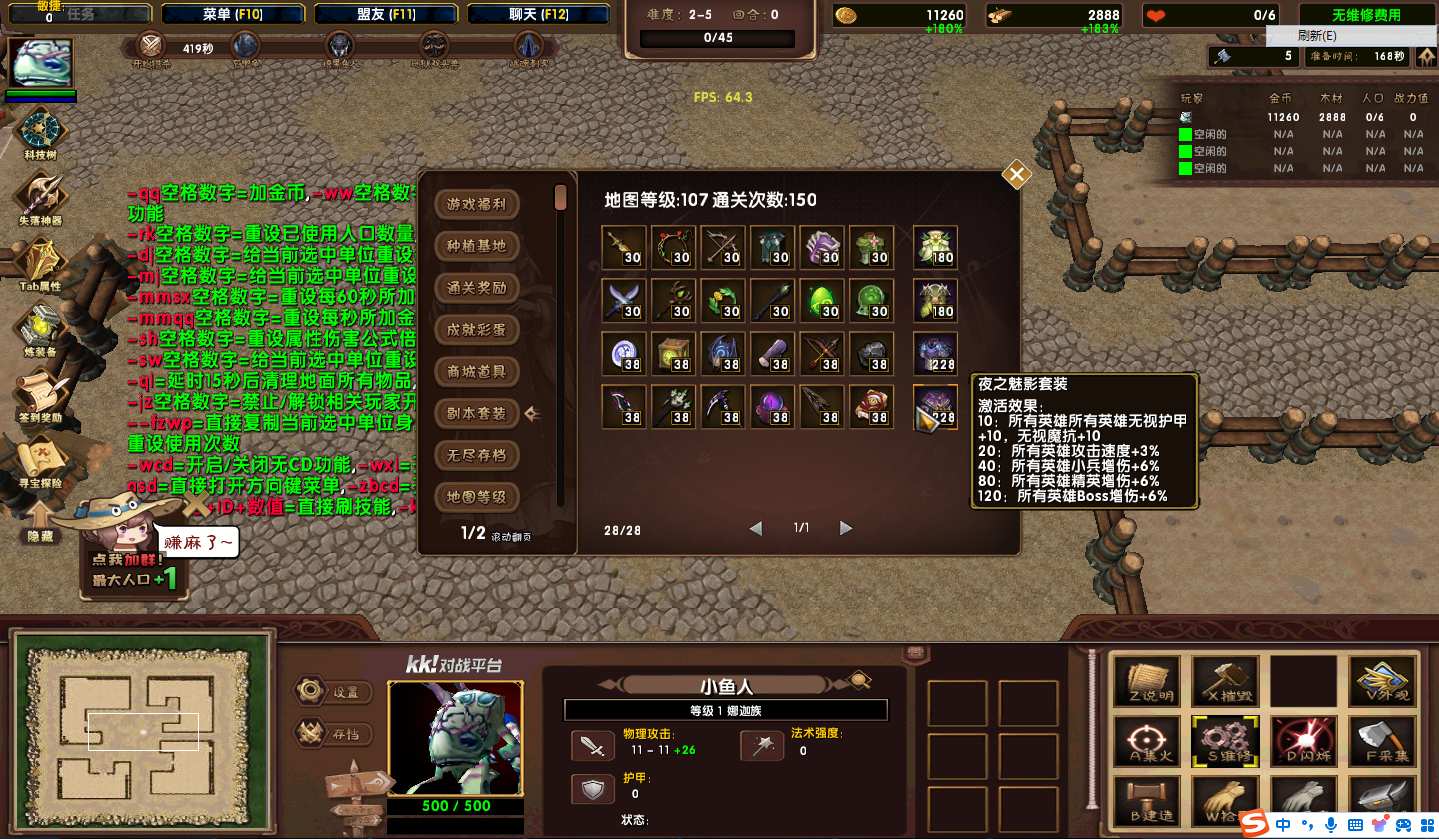Click the Sogou input method logo
1439x839 pixels.
pos(1254,824)
